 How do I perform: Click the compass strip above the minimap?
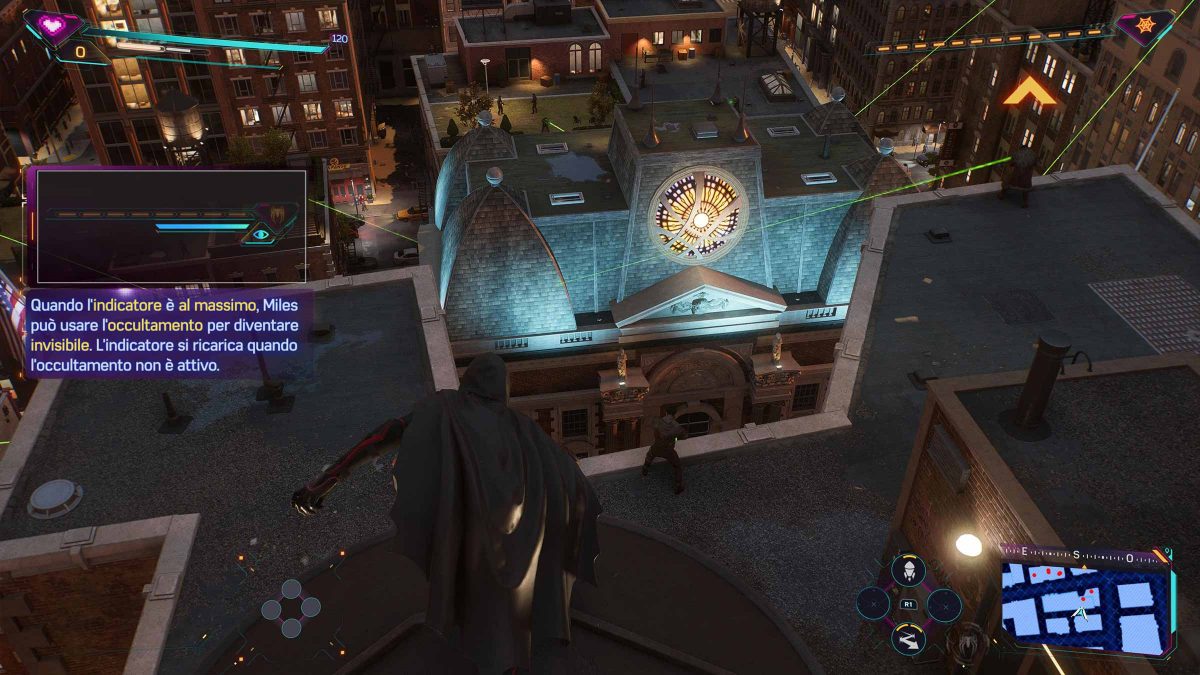click(x=1083, y=555)
